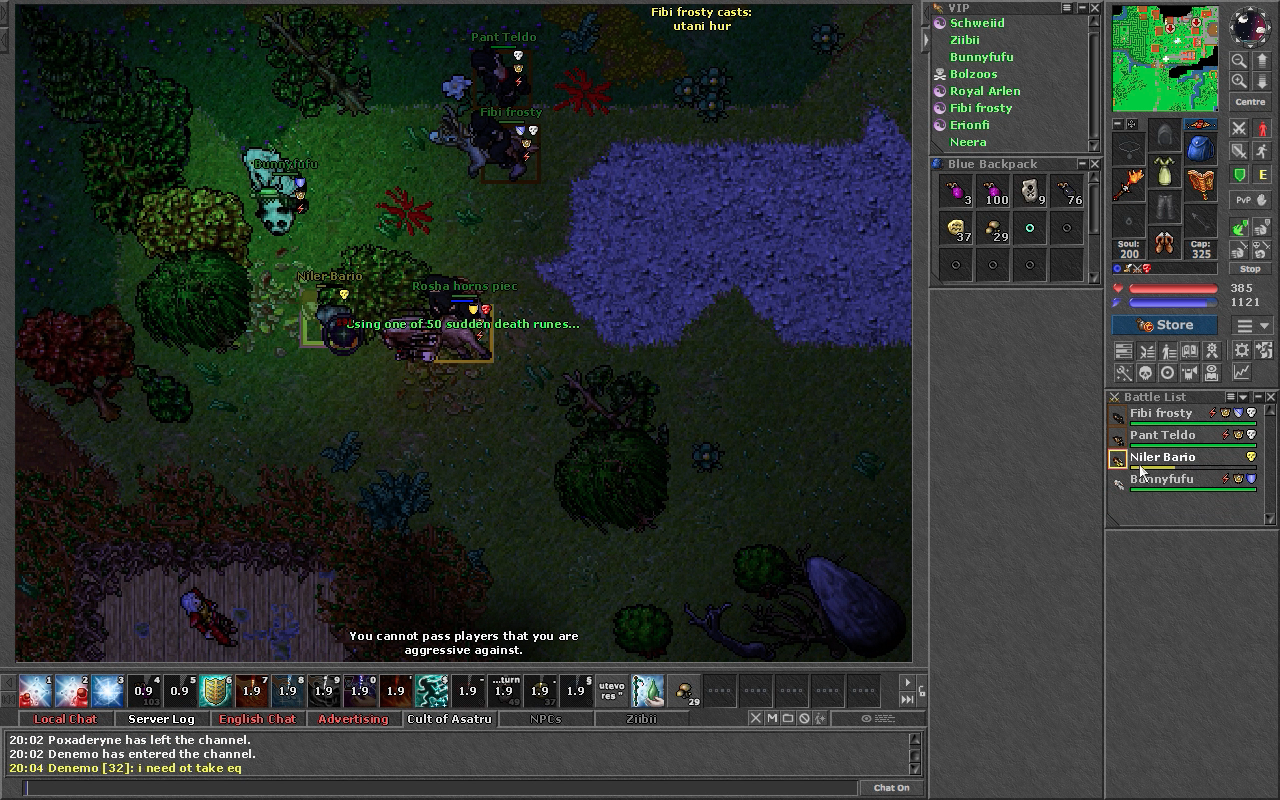
Task: Switch to the Local Chat tab
Action: tap(65, 719)
